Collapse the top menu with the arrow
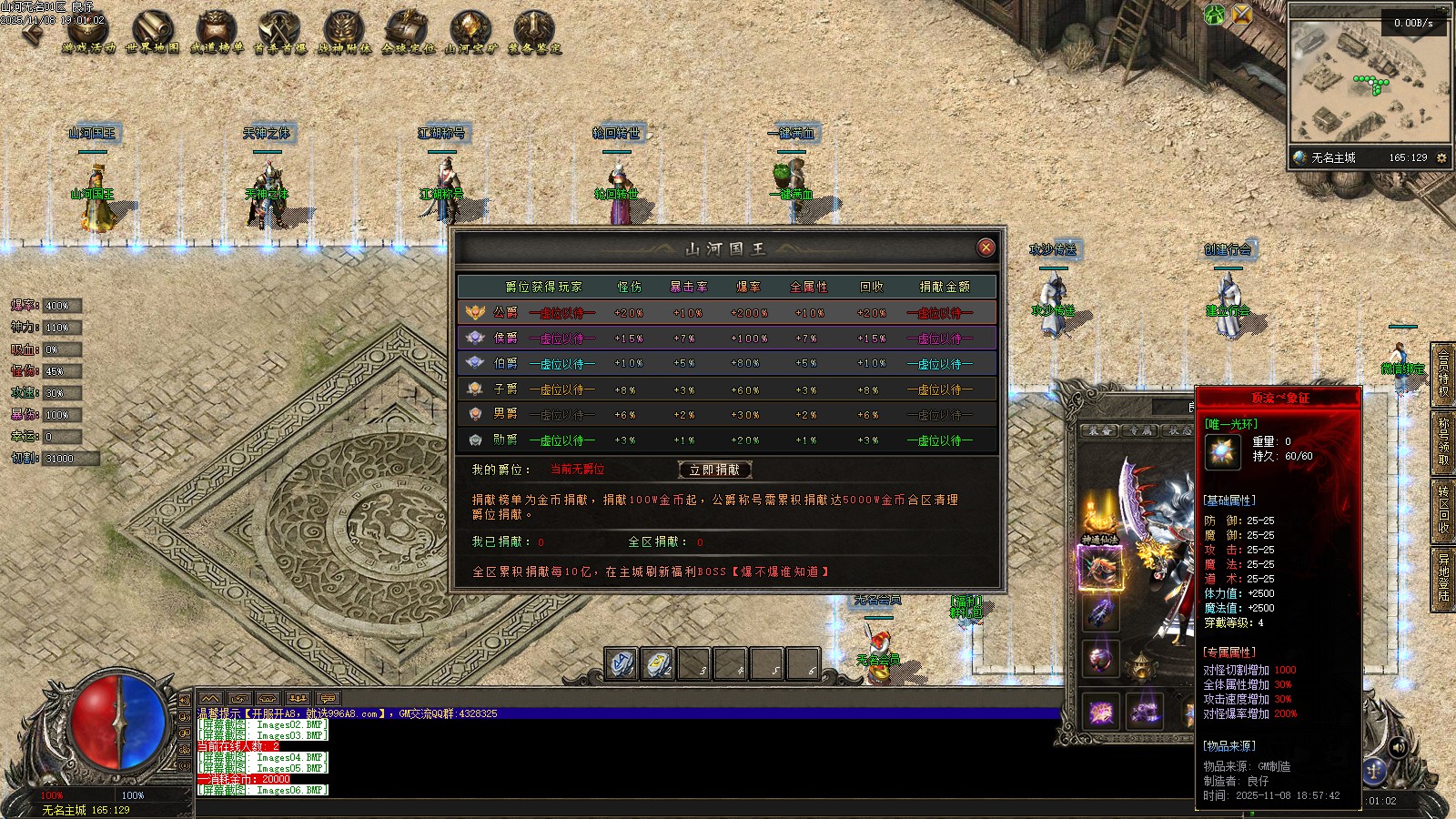The width and height of the screenshot is (1456, 819). 31,34
